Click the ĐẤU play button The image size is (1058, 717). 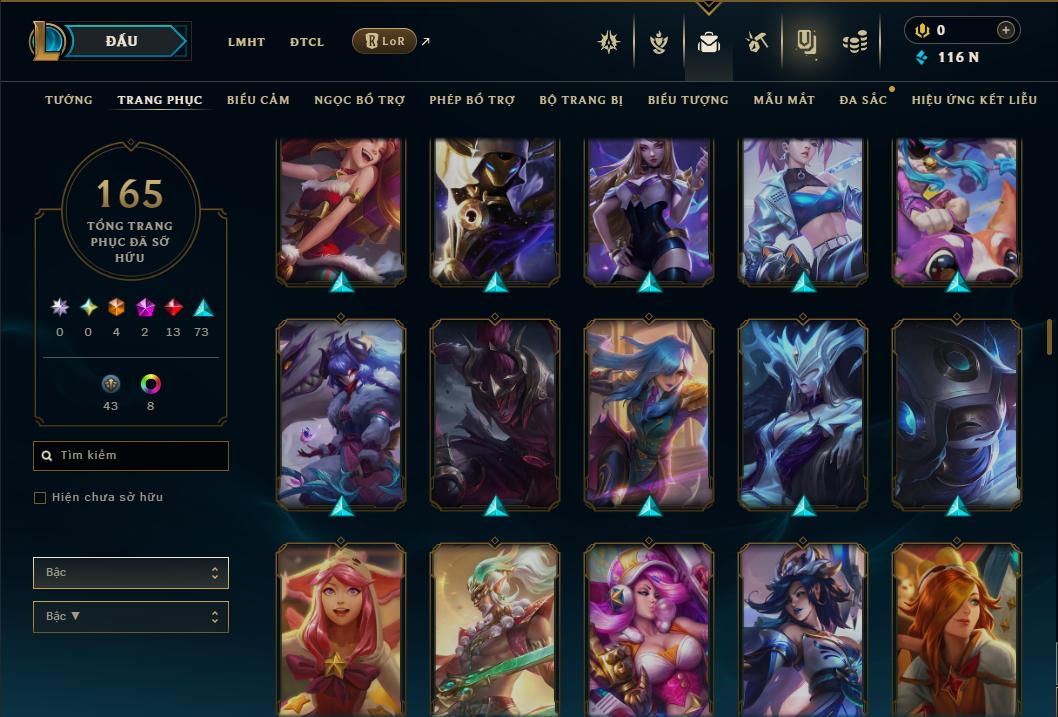coord(122,41)
